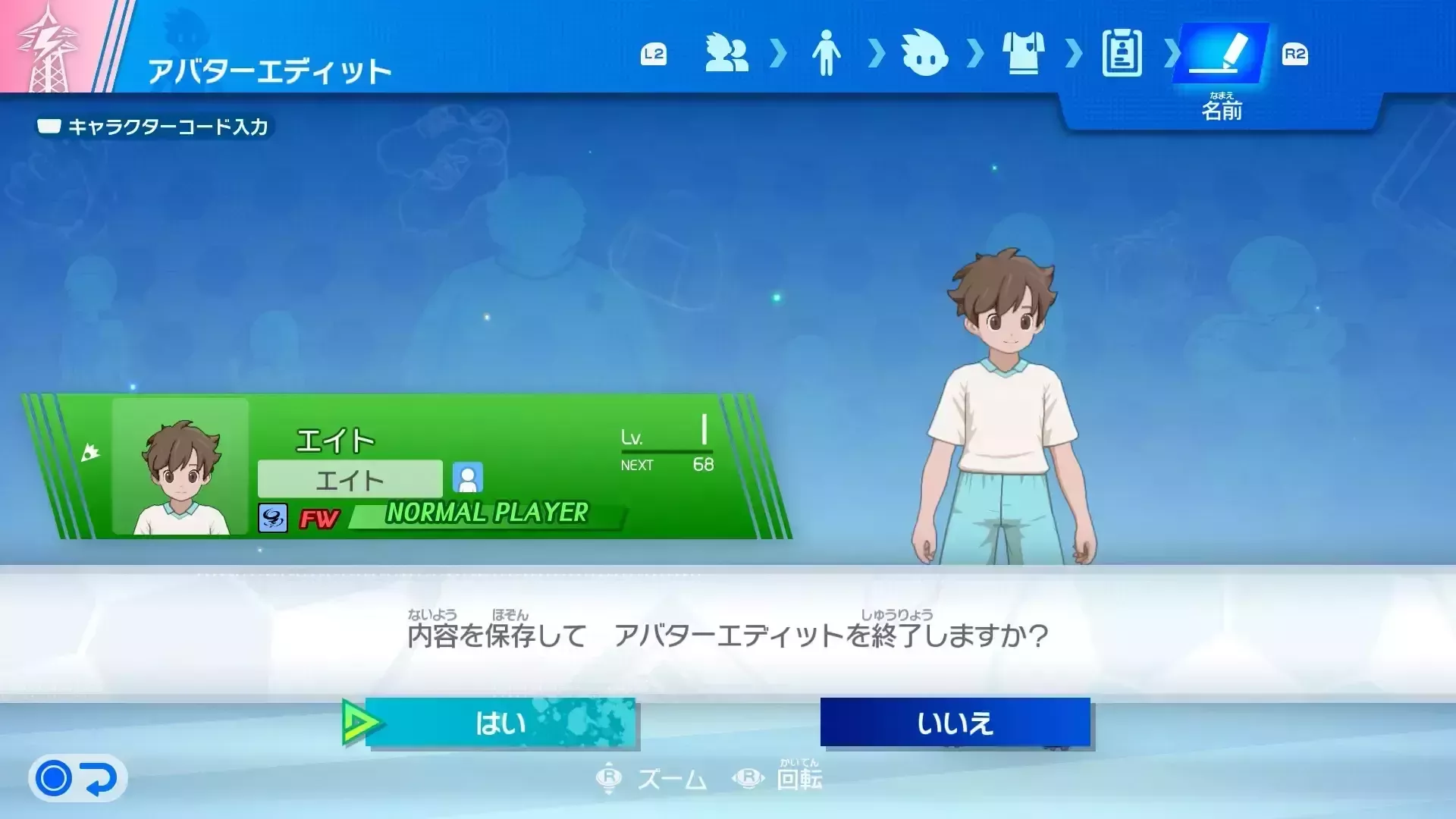The width and height of the screenshot is (1456, 819).
Task: Open the clipboard profile icon
Action: tap(1121, 55)
